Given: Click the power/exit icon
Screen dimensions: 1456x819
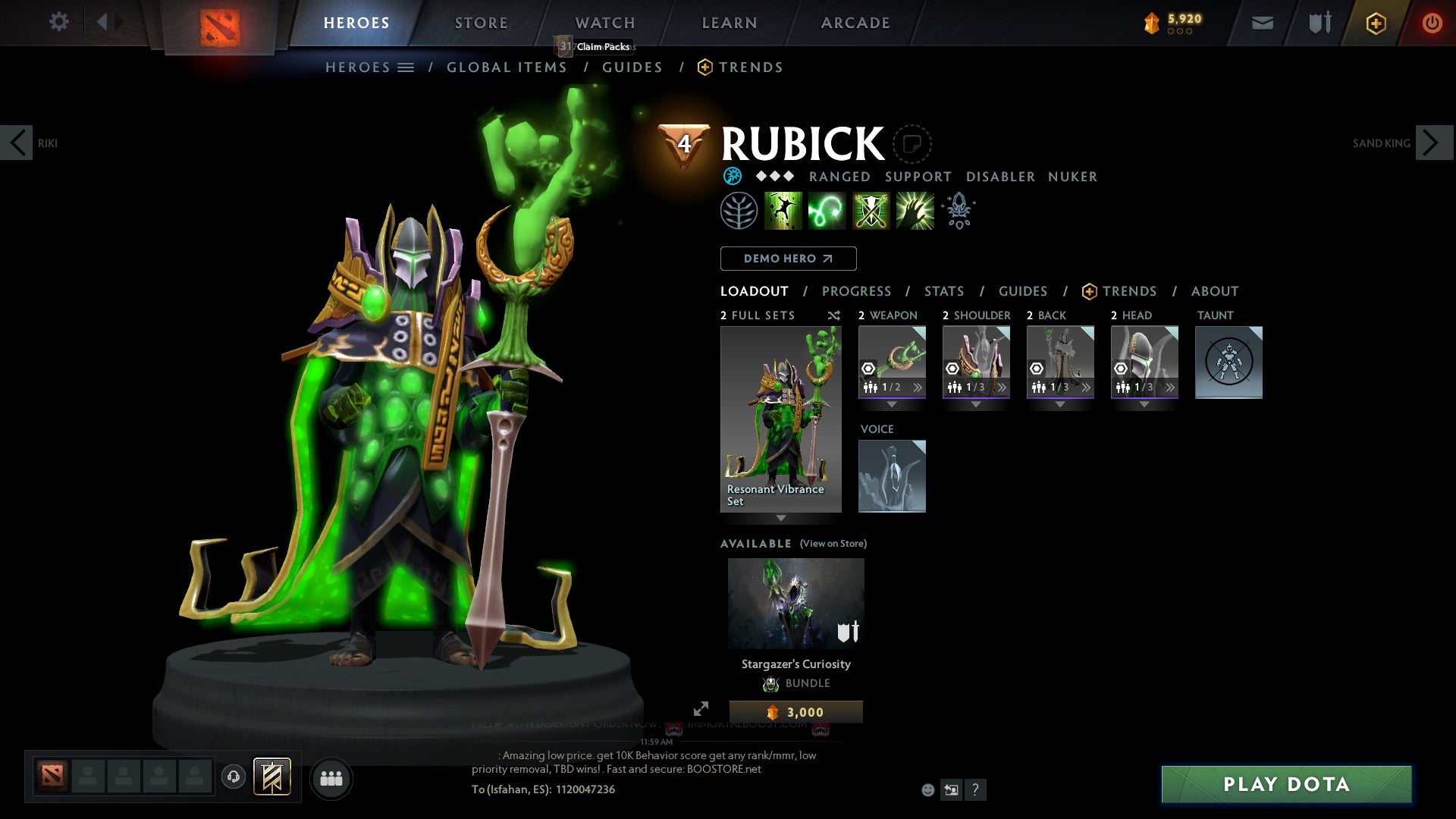Looking at the screenshot, I should coord(1432,23).
